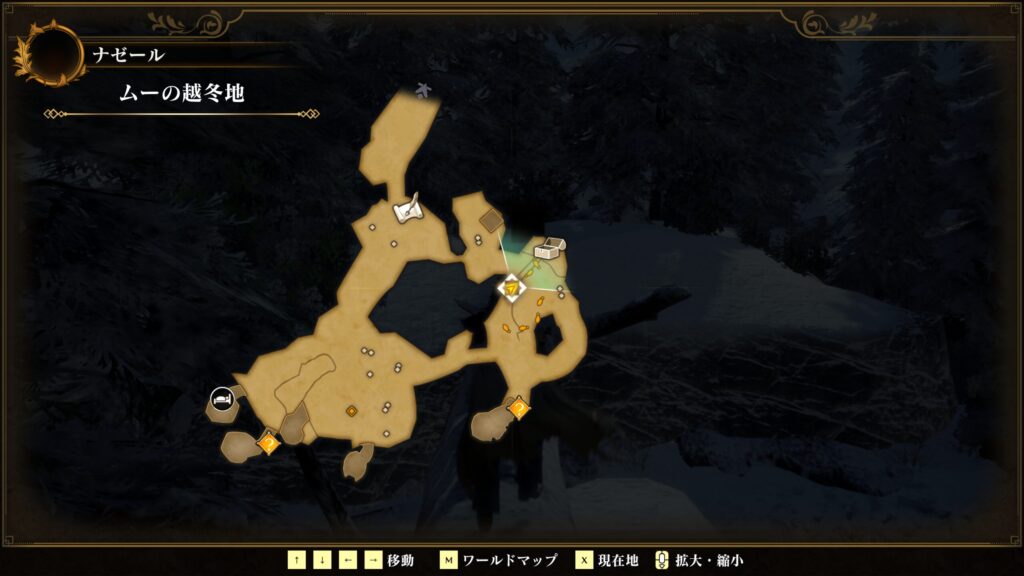Select the small orange diamond marker

point(352,411)
